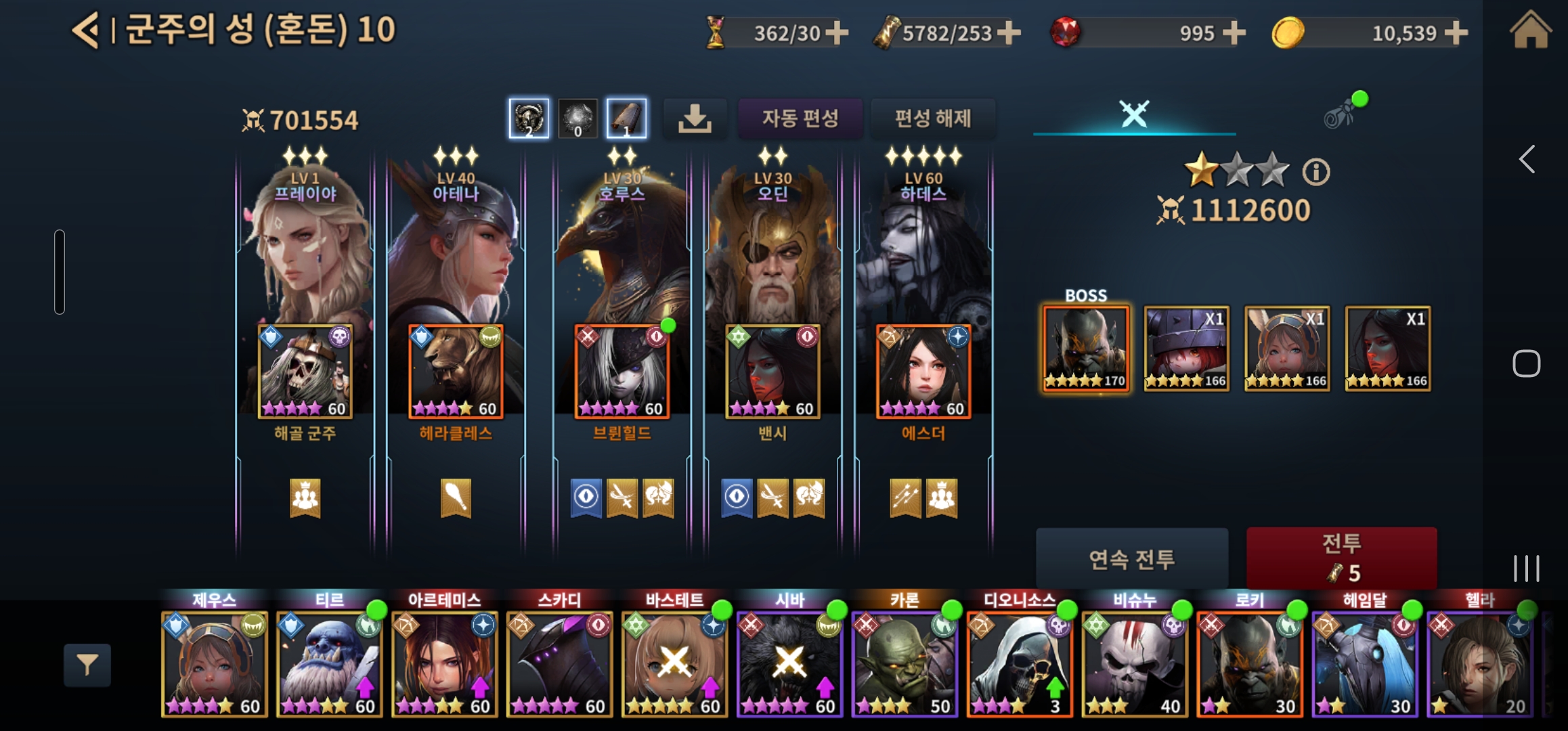The height and width of the screenshot is (731, 1568).
Task: Select the deployed 에스더 hero slot
Action: click(x=923, y=372)
